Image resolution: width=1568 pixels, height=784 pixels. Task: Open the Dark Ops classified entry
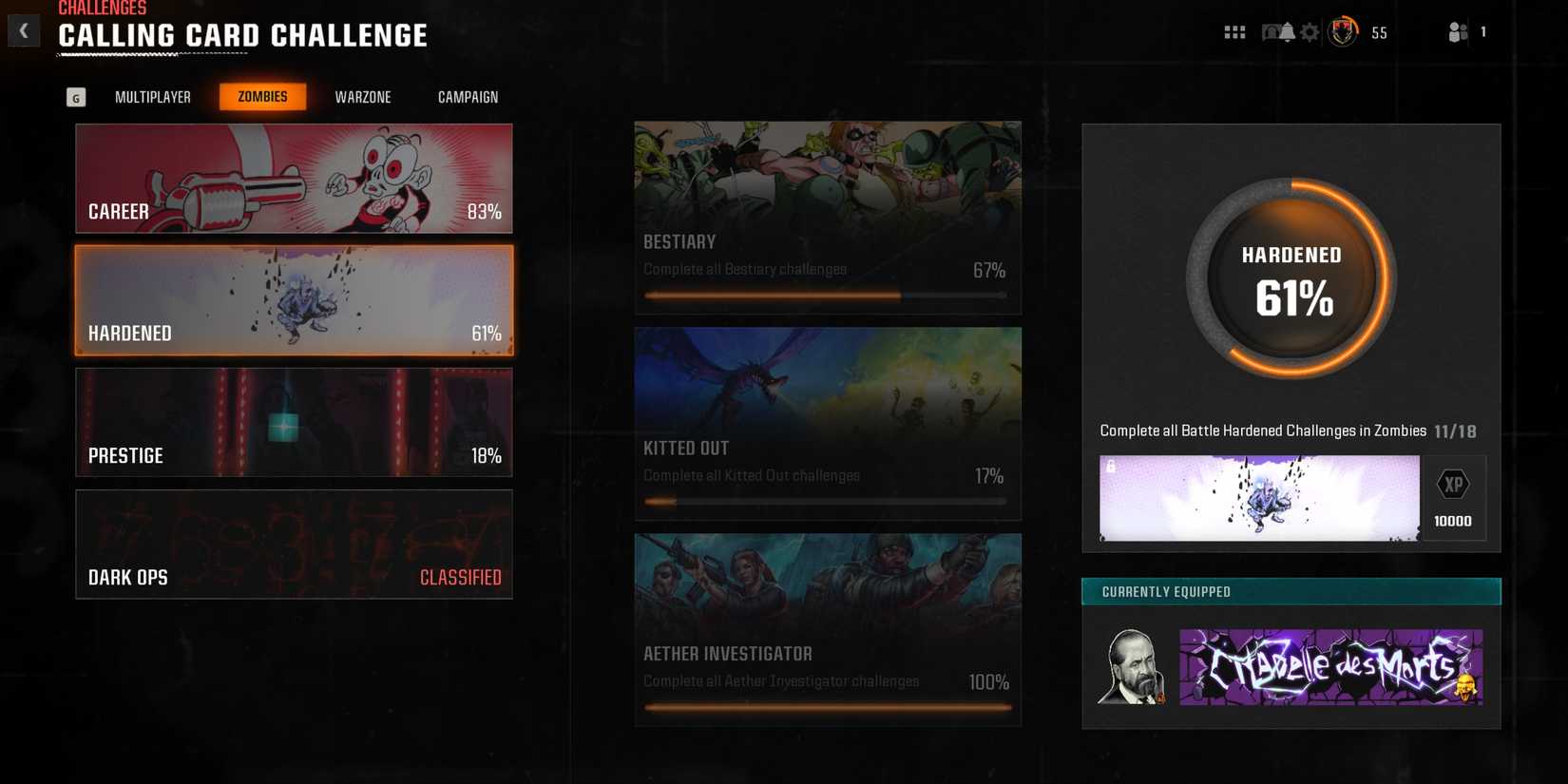[x=294, y=544]
